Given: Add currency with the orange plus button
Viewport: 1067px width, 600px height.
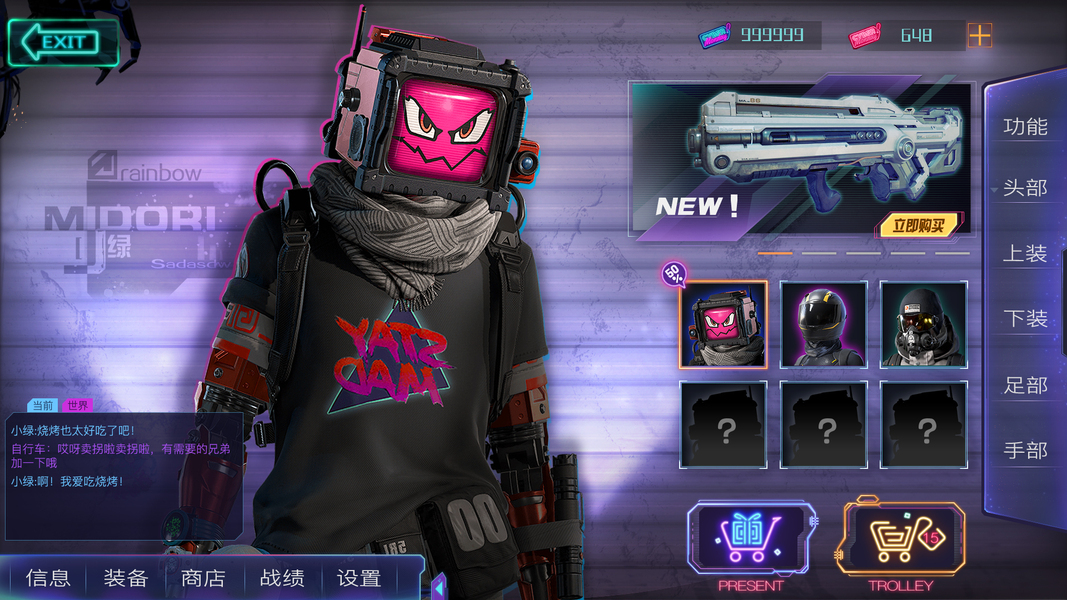Looking at the screenshot, I should 979,36.
